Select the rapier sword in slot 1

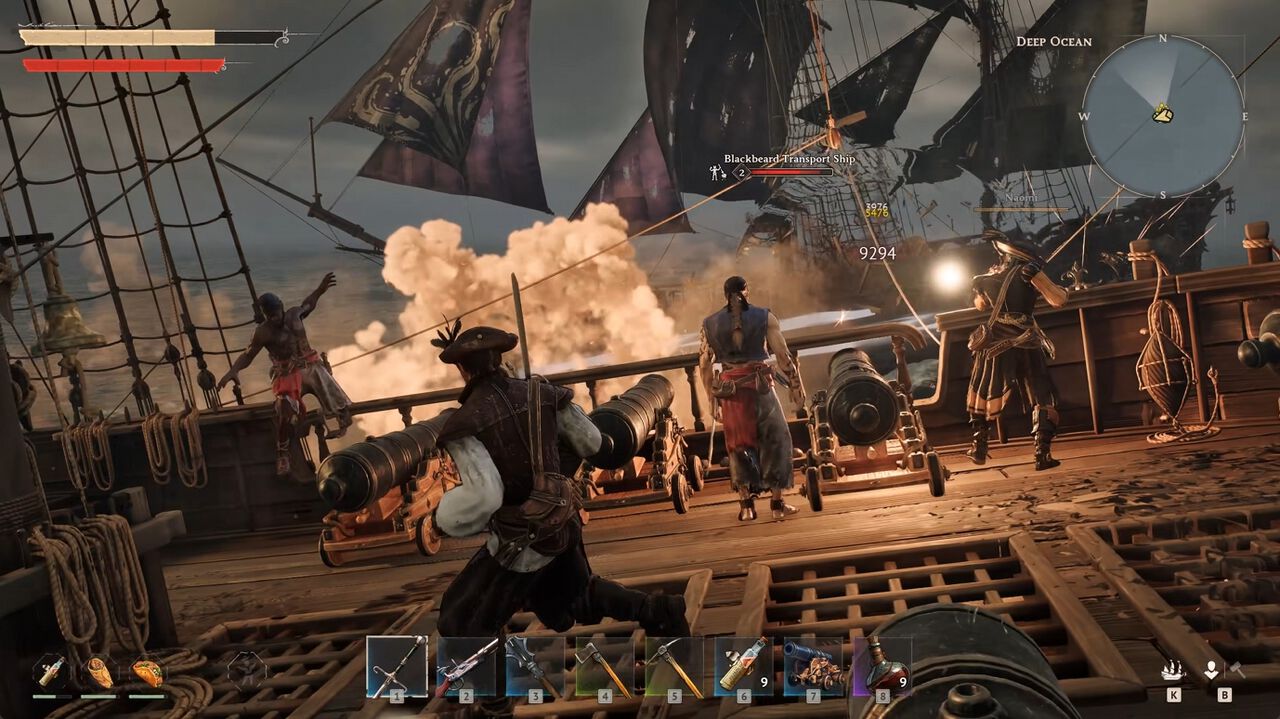click(397, 666)
